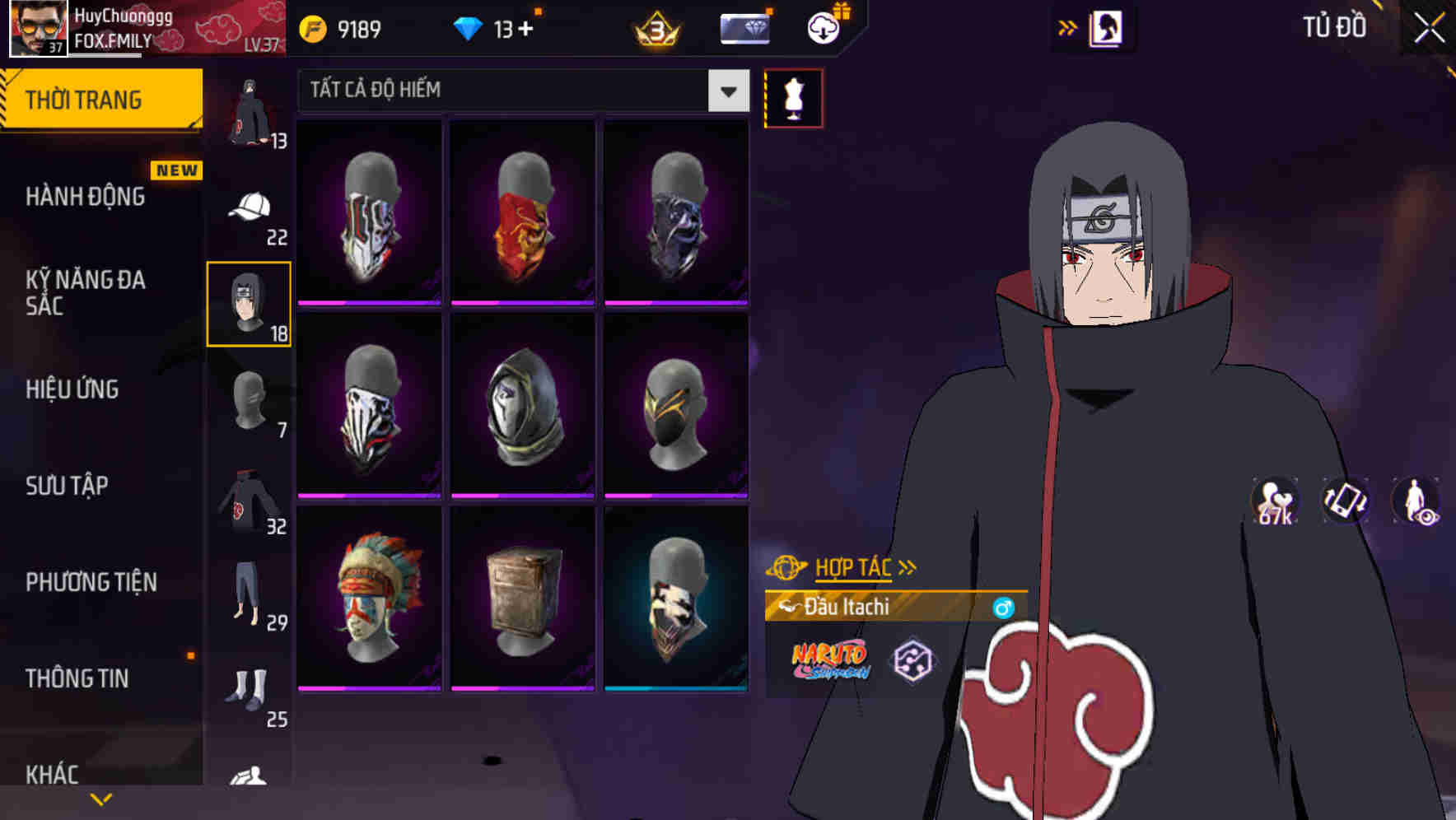Image resolution: width=1456 pixels, height=820 pixels.
Task: Toggle the male gender symbol on Đầu Itachi
Action: (x=1003, y=607)
